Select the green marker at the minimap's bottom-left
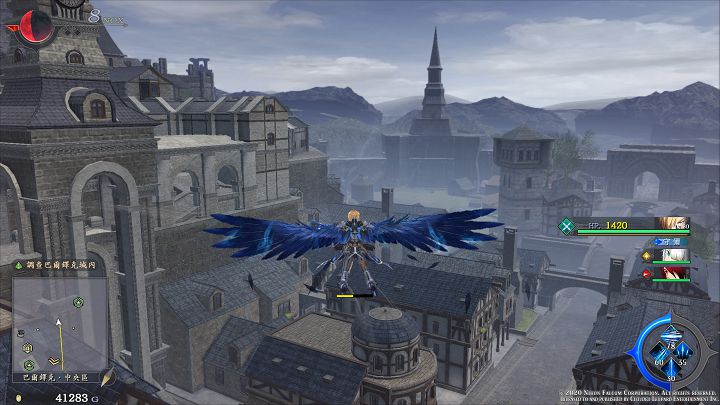Screen dimensions: 720x405 point(29,363)
